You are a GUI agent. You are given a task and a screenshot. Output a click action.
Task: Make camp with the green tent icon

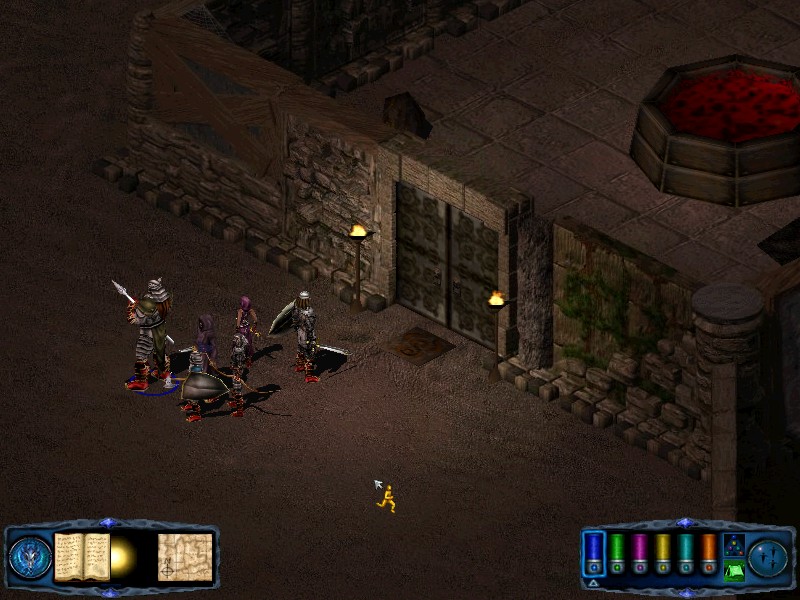[x=733, y=571]
